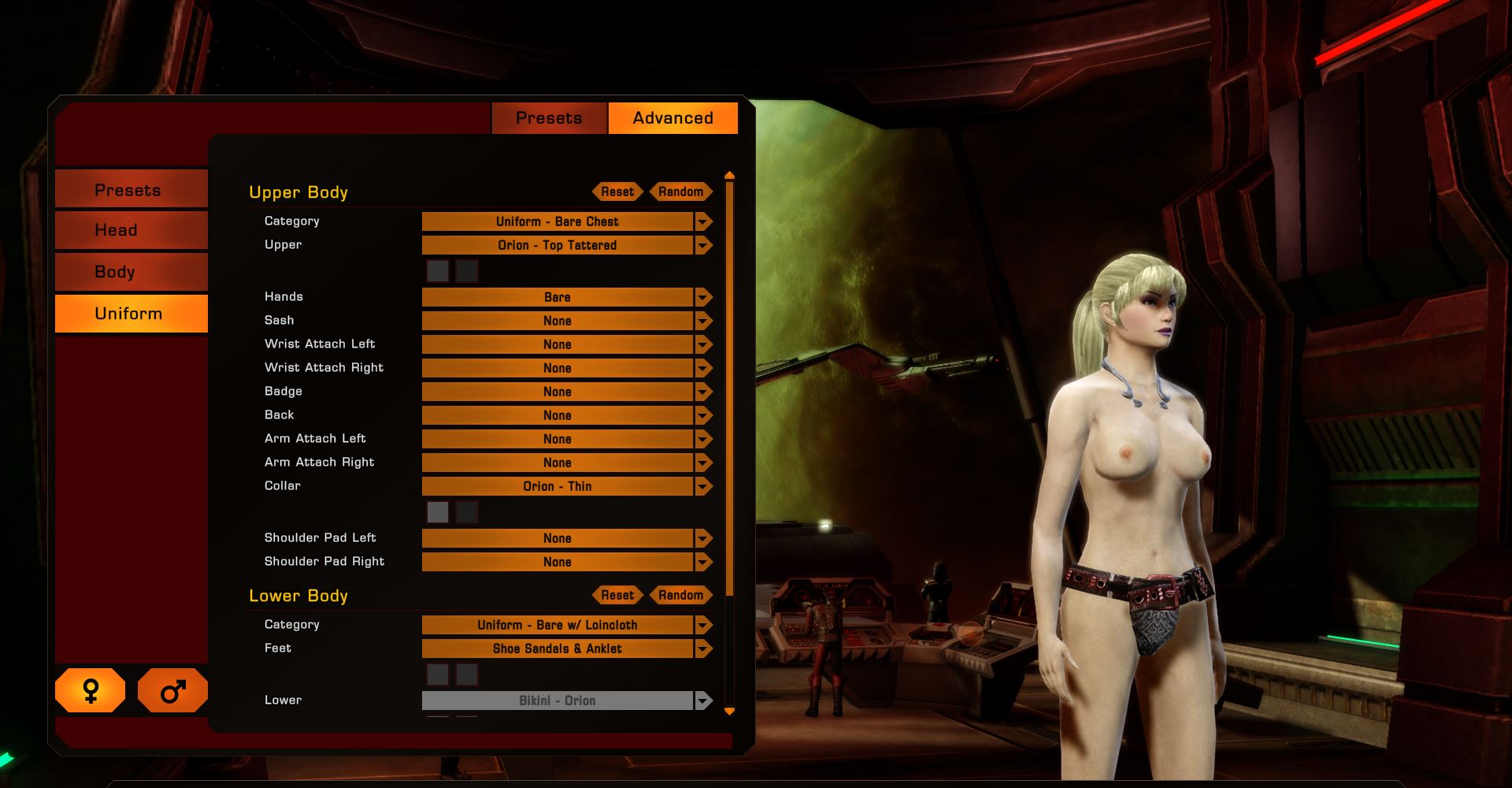
Task: Select Presets in the left sidebar
Action: 131,188
